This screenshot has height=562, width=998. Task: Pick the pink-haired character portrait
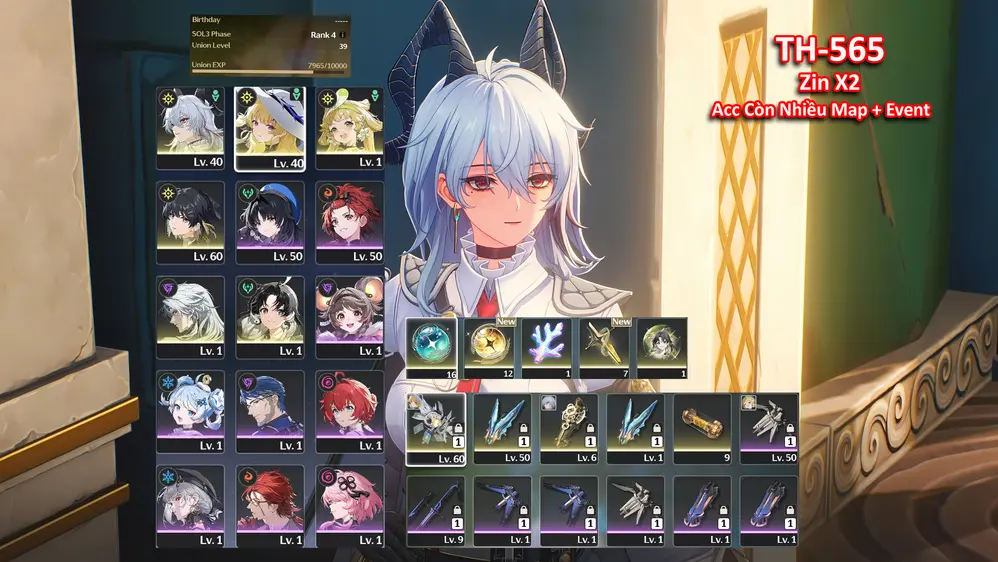pos(348,505)
